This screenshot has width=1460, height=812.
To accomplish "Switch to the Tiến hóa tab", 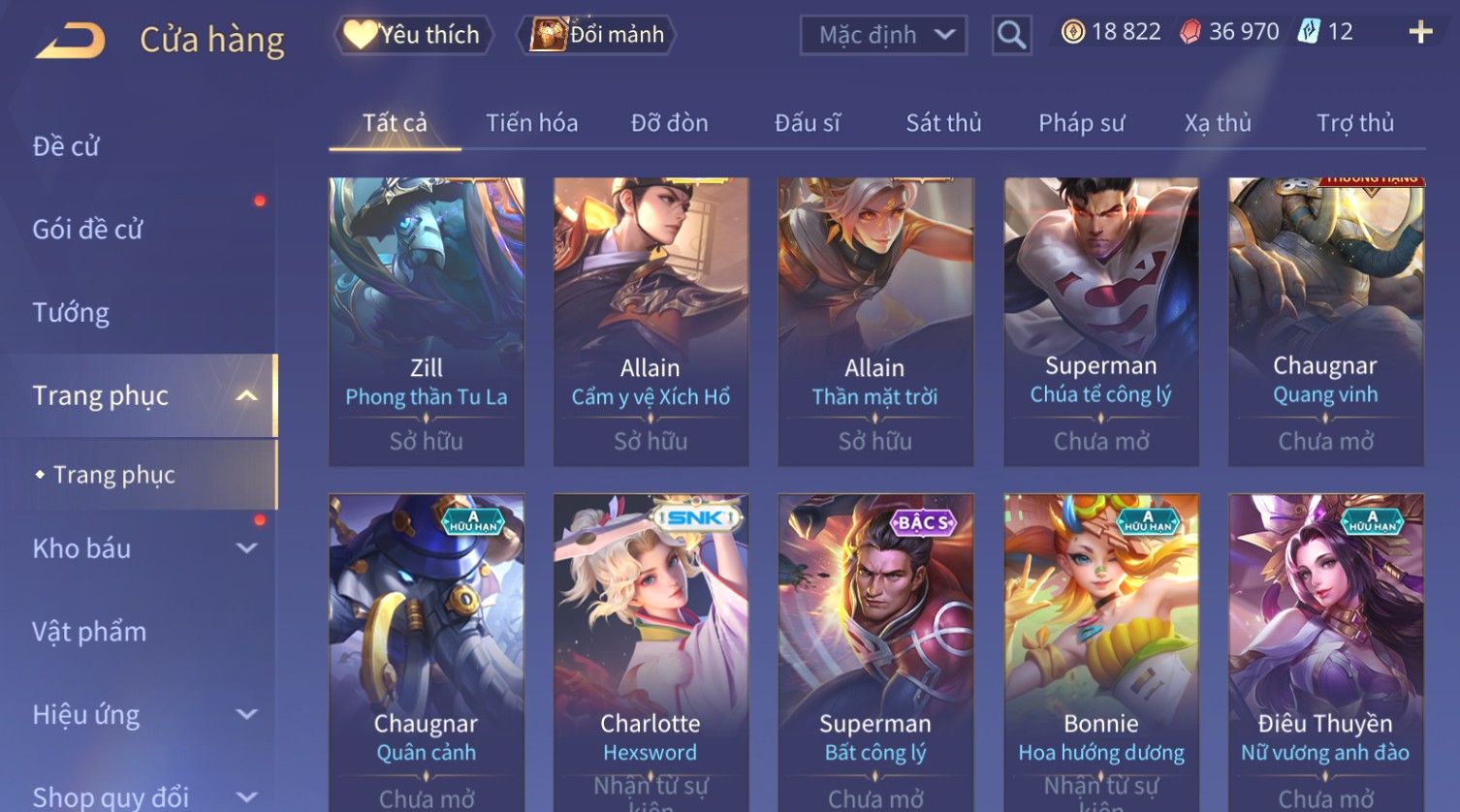I will click(531, 123).
